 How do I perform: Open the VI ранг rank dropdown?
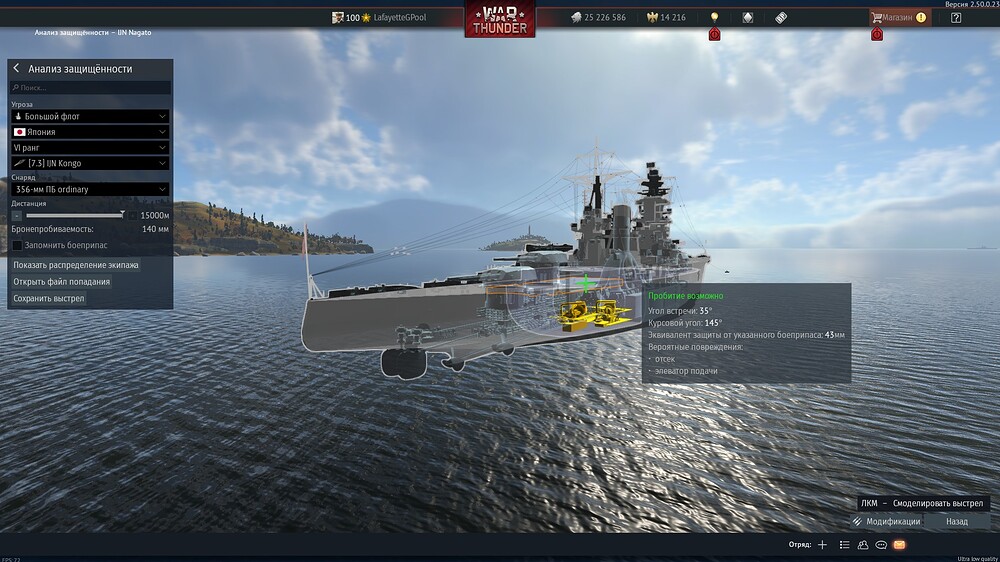point(90,147)
